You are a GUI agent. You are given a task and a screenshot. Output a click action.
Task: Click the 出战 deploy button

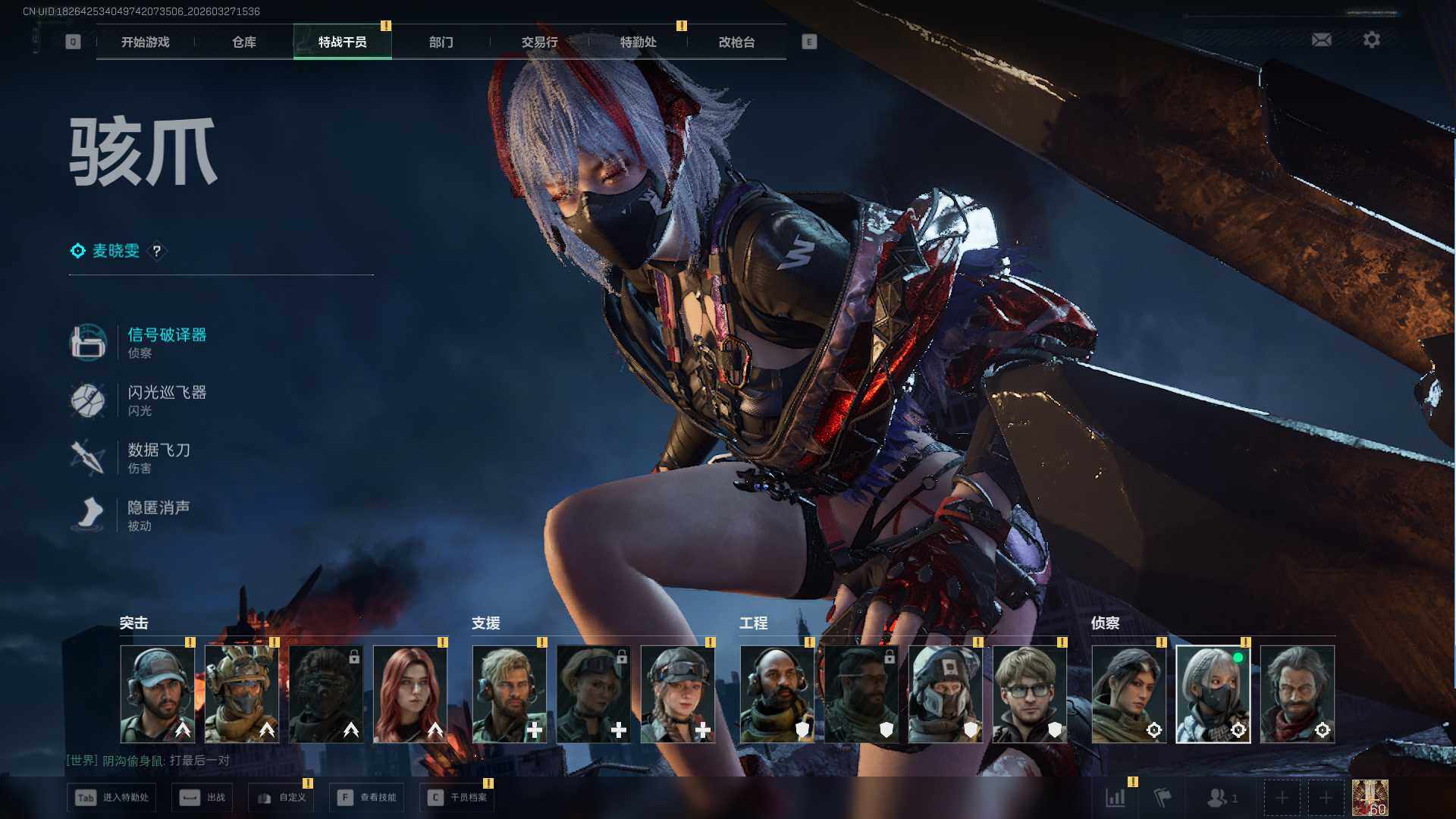pos(202,798)
